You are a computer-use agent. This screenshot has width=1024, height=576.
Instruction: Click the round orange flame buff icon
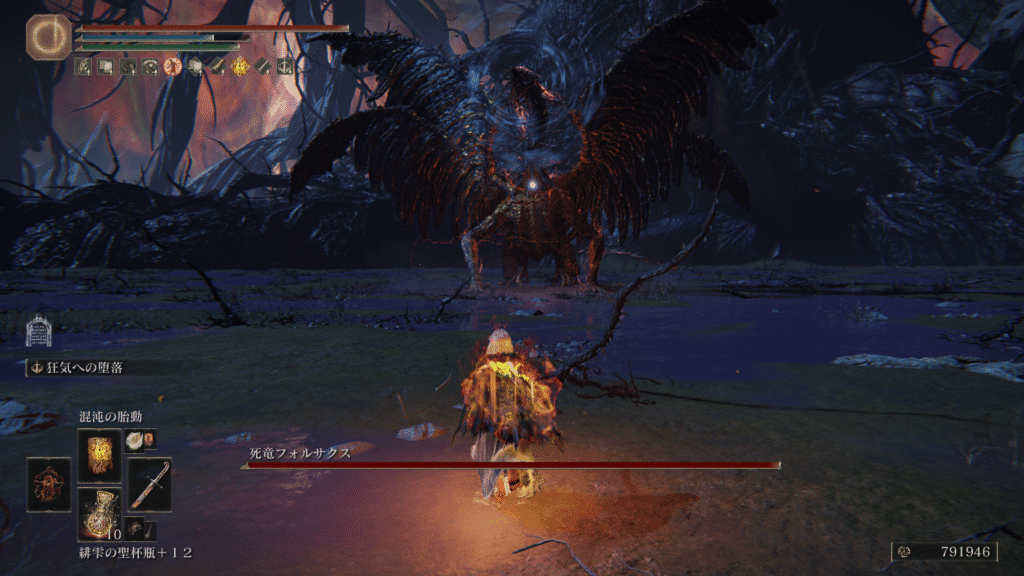tap(172, 67)
